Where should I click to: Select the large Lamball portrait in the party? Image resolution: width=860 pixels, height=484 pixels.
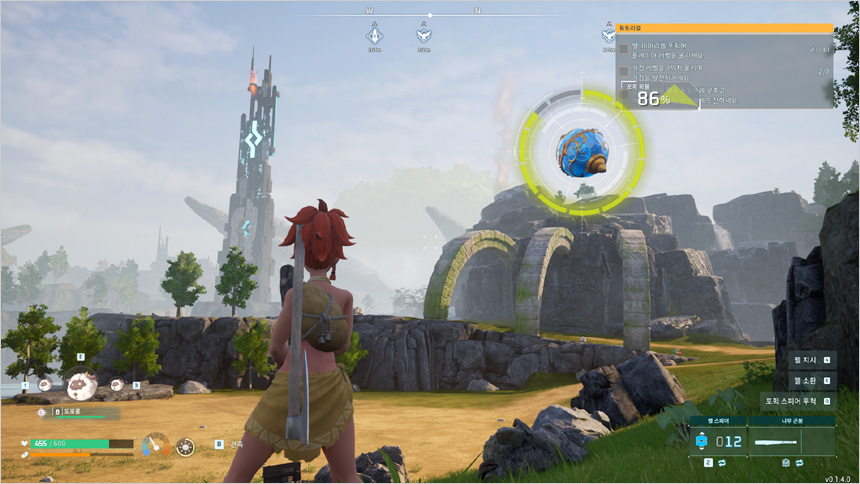click(81, 385)
